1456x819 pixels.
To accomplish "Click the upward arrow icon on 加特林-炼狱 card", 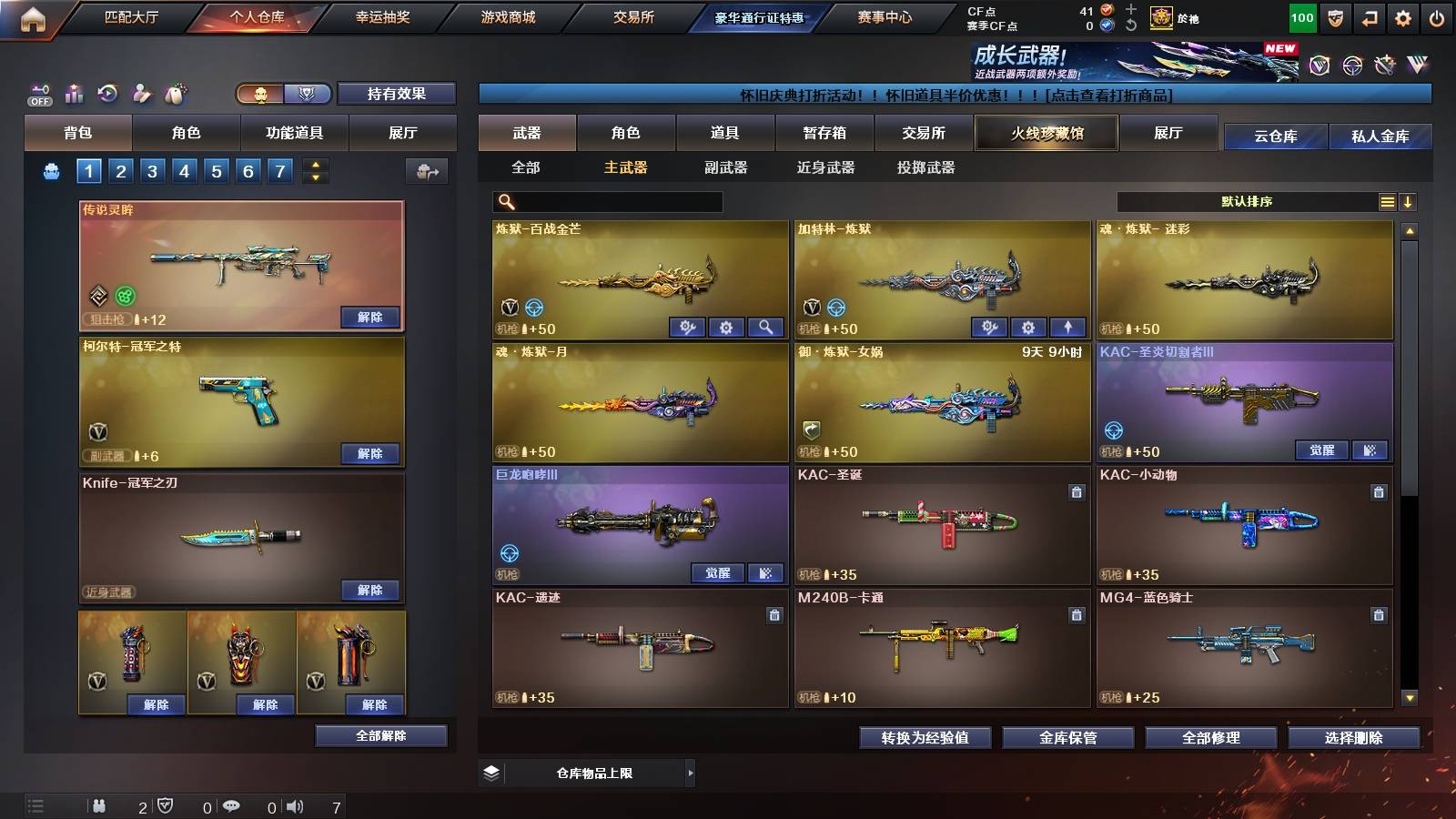I will (1069, 327).
